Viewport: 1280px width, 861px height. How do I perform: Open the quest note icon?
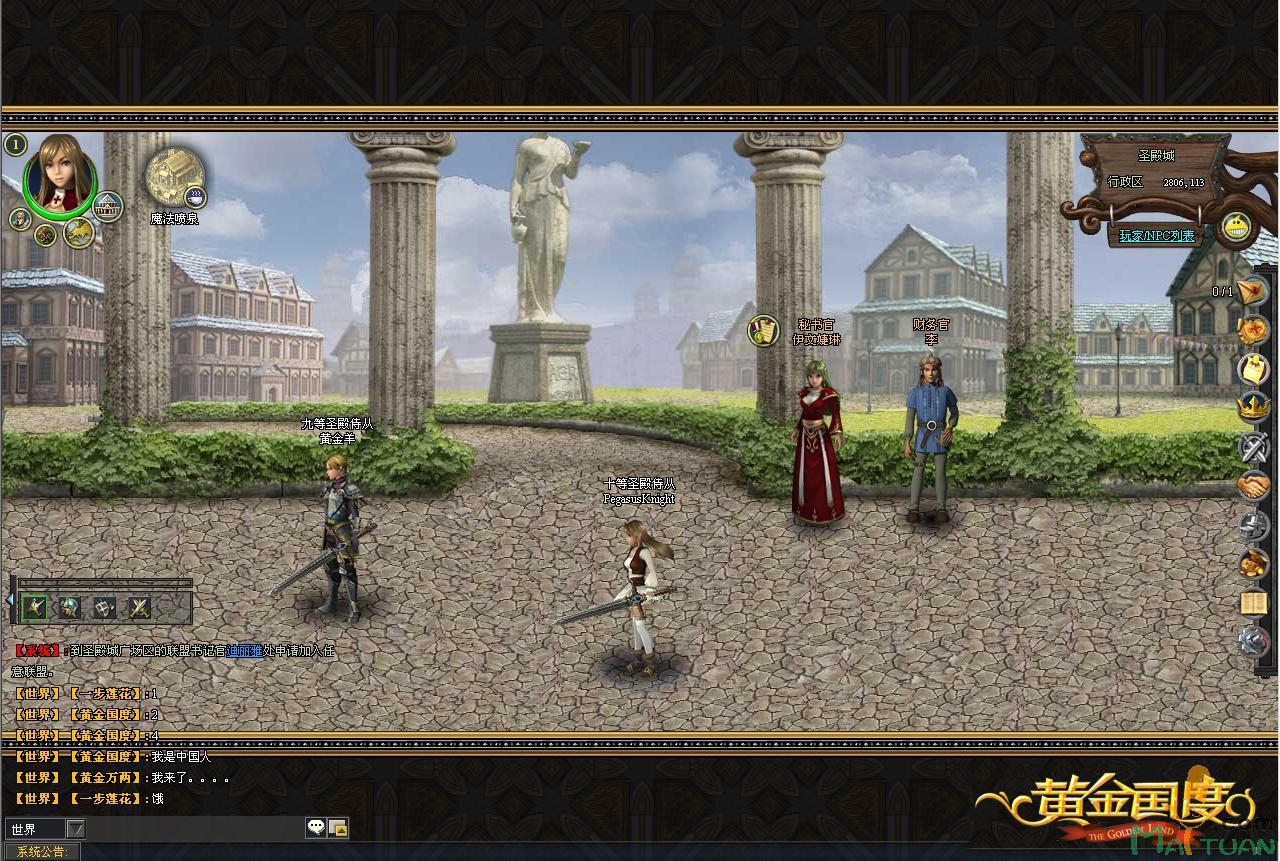pyautogui.click(x=1253, y=369)
